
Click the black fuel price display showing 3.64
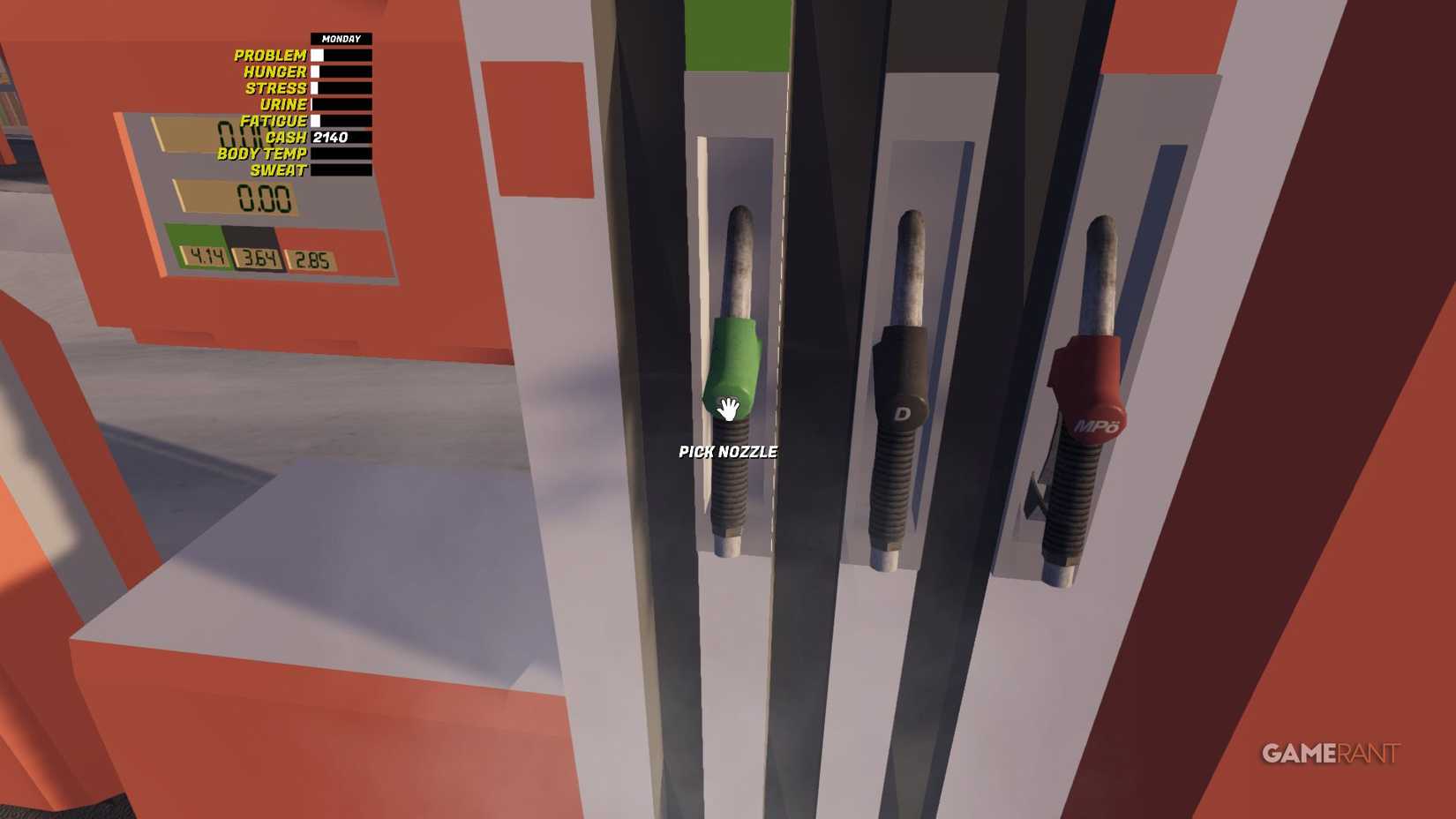click(x=259, y=259)
